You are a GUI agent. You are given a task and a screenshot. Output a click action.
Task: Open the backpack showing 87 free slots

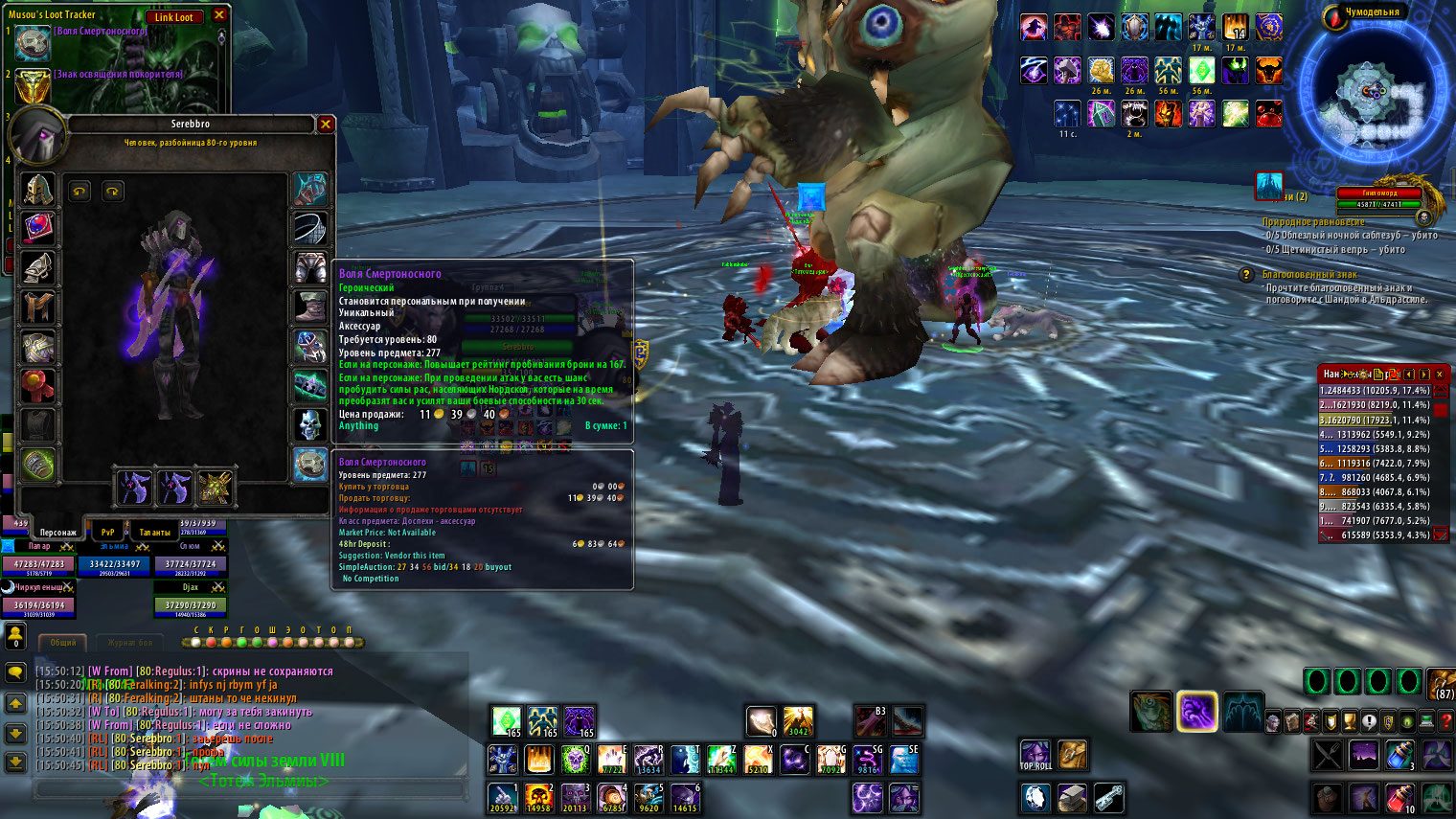[1443, 684]
